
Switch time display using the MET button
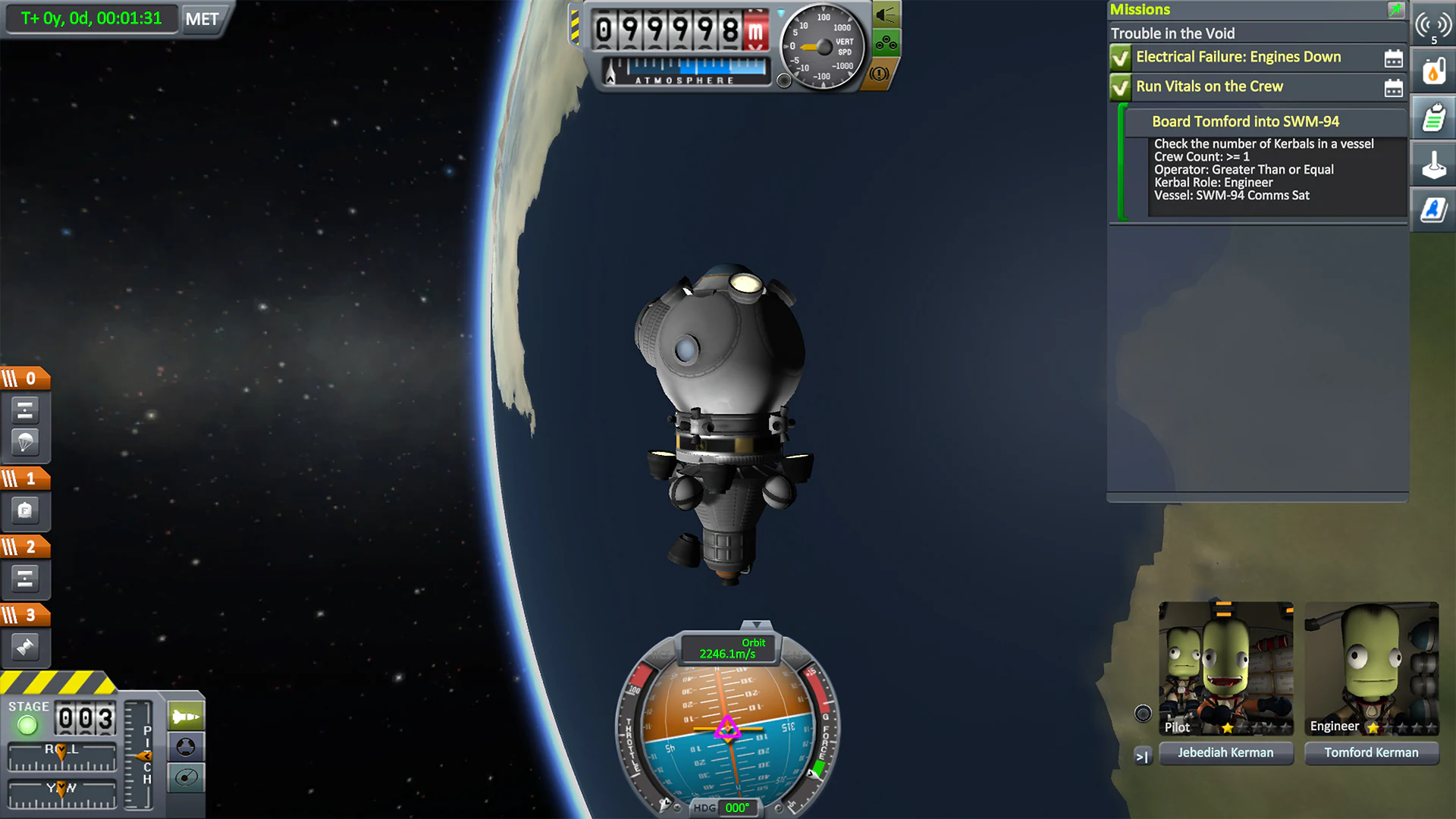coord(202,19)
